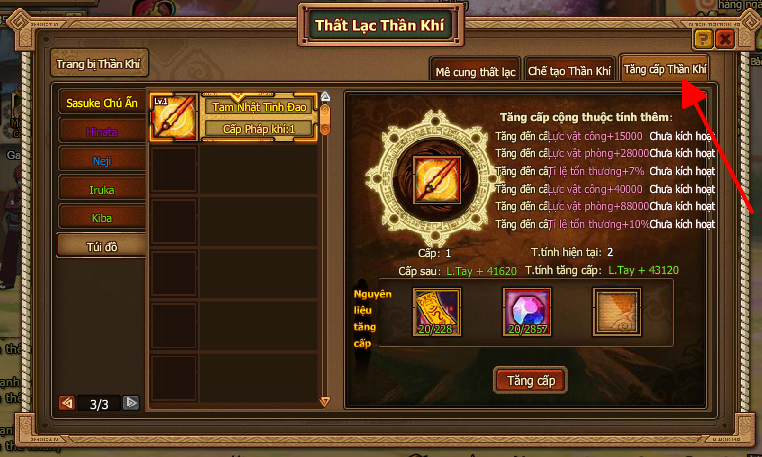Viewport: 762px width, 457px height.
Task: Choose the Iruka character entry
Action: [101, 188]
